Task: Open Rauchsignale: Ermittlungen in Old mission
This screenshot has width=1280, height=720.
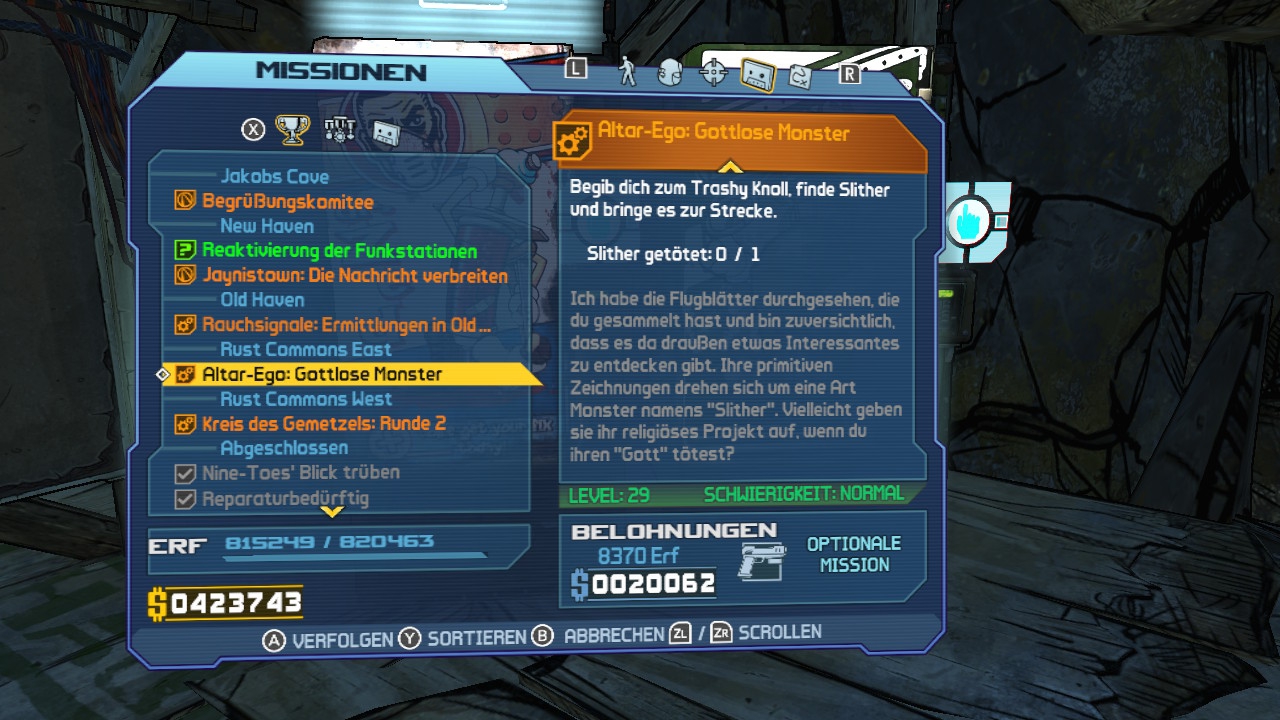Action: (x=346, y=325)
